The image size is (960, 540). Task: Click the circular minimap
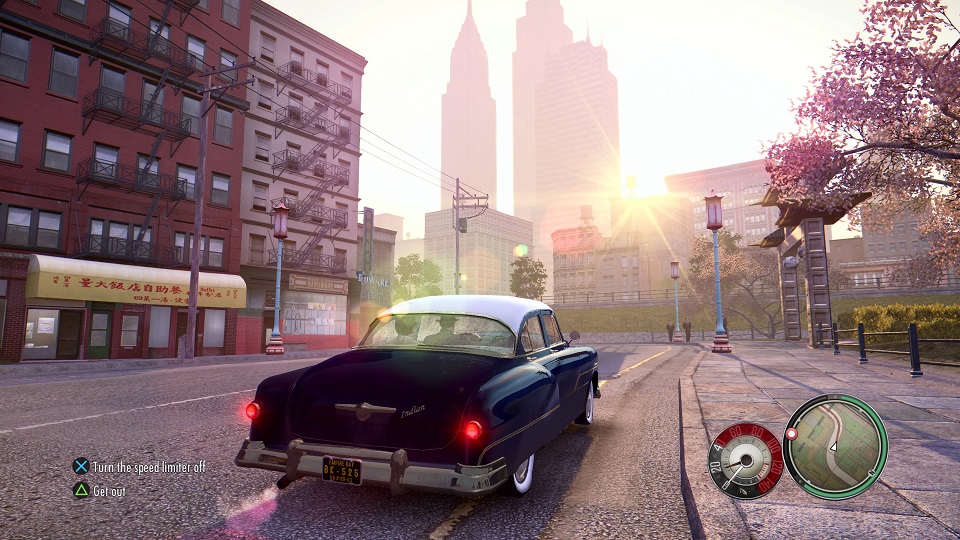[x=835, y=447]
